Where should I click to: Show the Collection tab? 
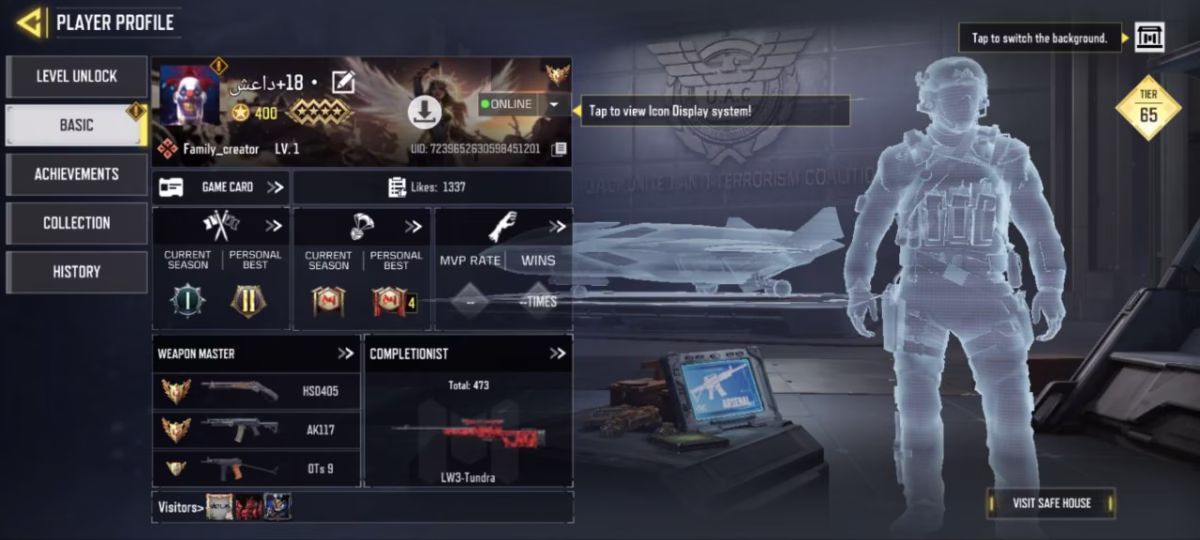(76, 223)
